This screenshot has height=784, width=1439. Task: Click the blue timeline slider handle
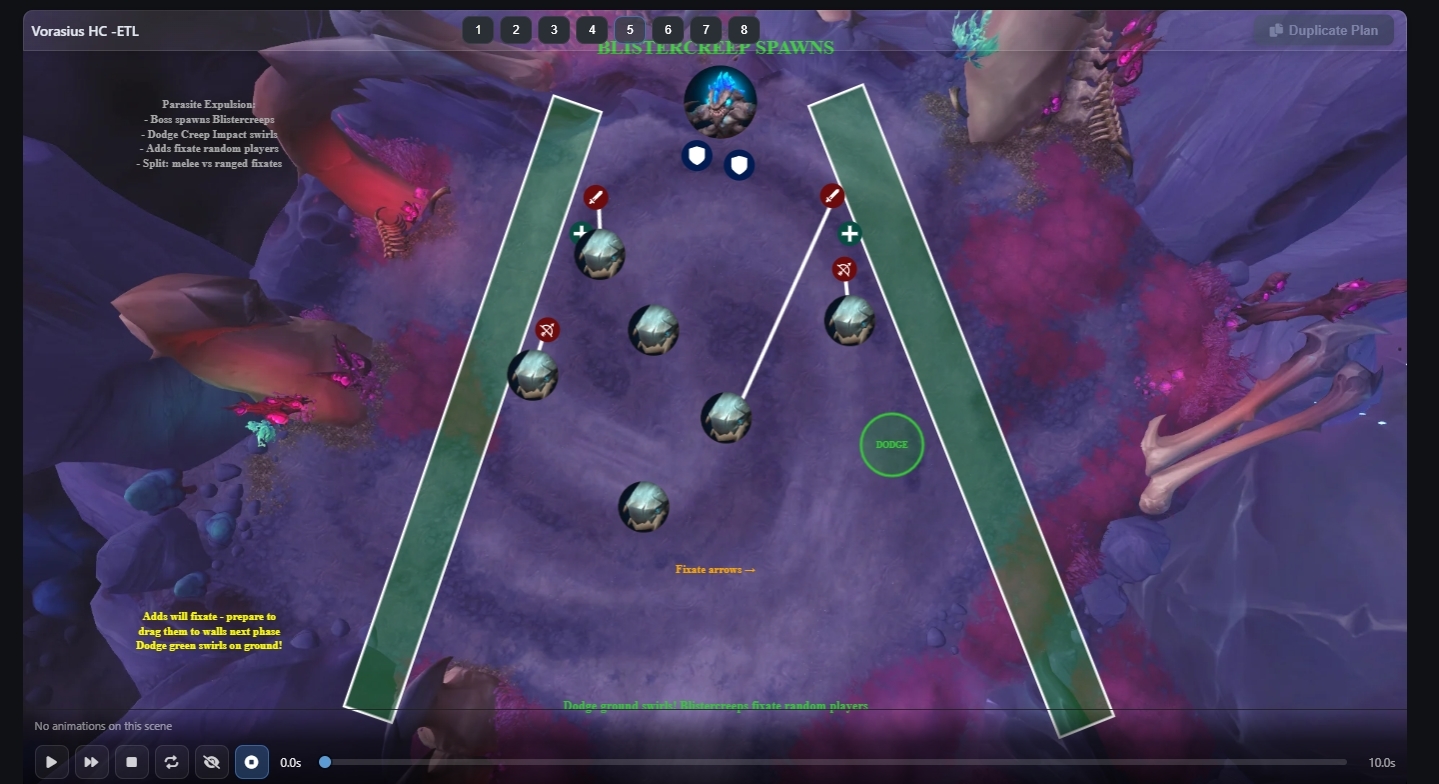[x=325, y=762]
